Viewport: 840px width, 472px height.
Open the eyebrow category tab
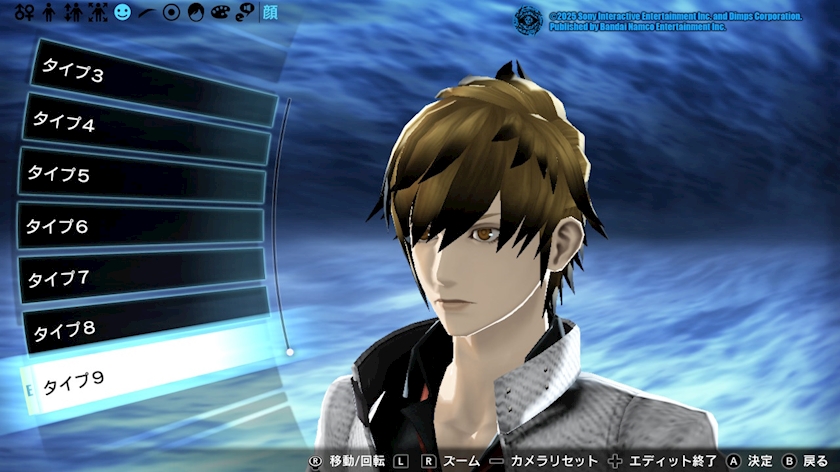147,13
